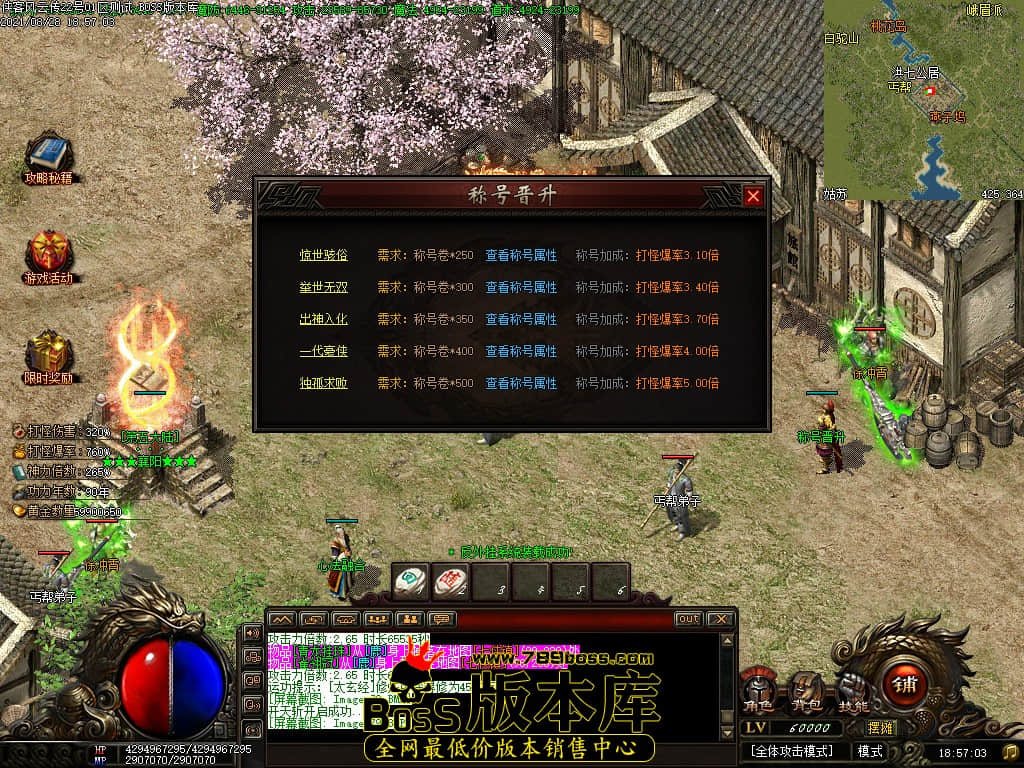
Task: View title attributes for 惊世骇俗 row
Action: tap(521, 255)
